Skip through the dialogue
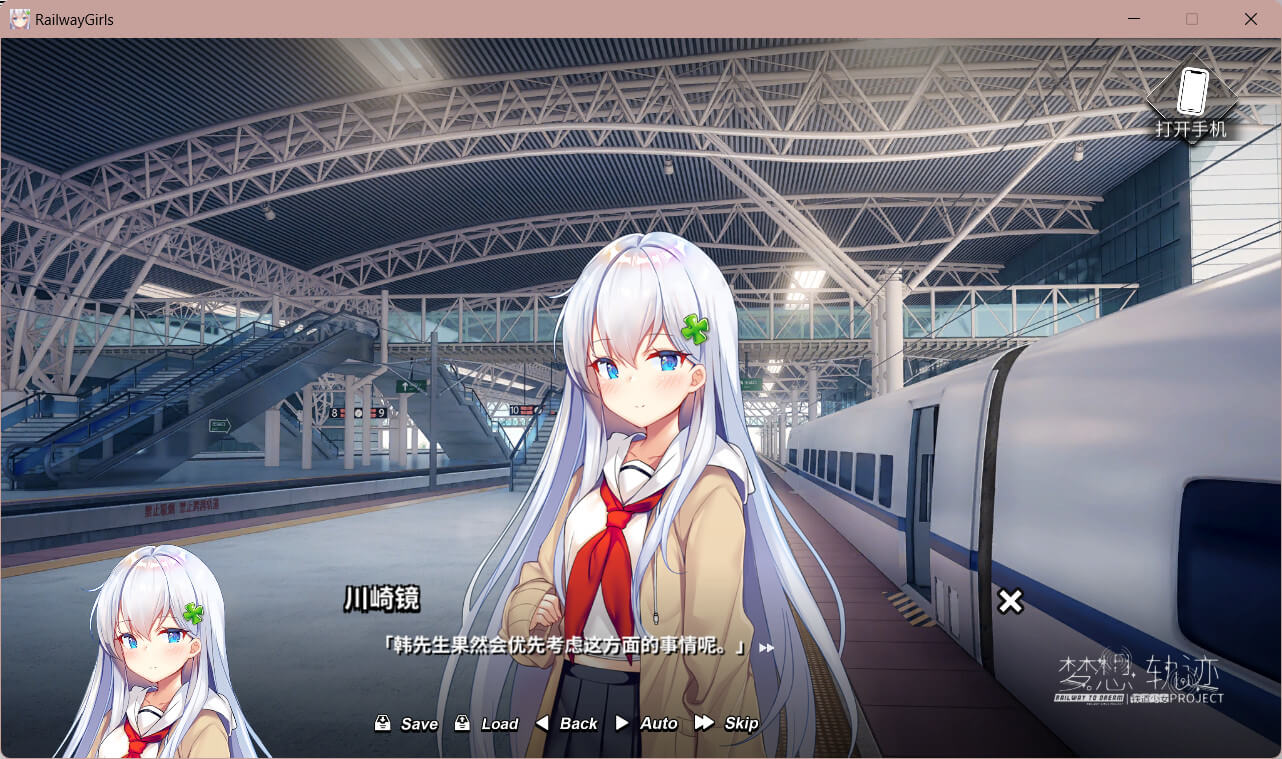The width and height of the screenshot is (1282, 759). coord(727,723)
